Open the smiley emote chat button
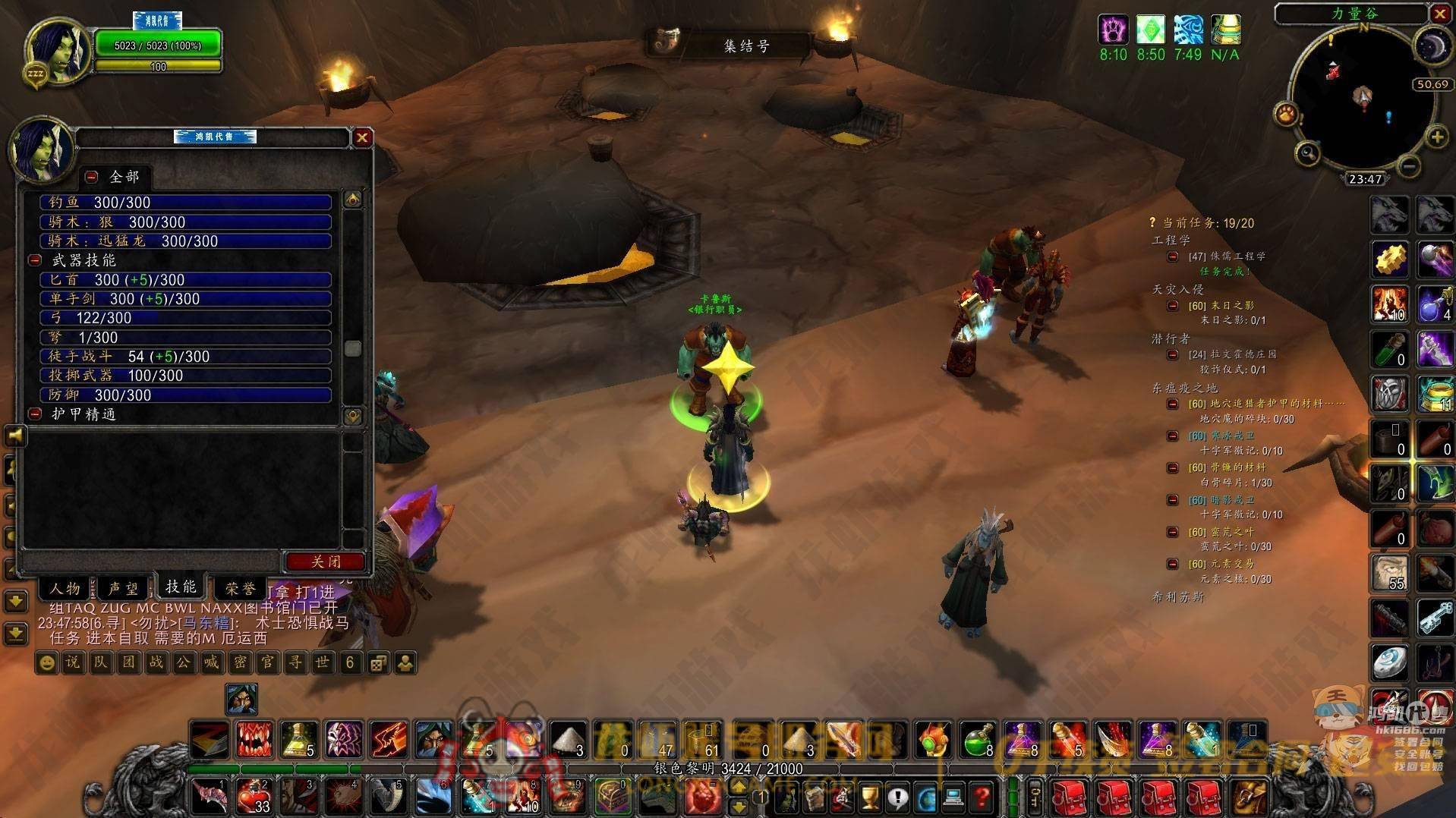 46,662
